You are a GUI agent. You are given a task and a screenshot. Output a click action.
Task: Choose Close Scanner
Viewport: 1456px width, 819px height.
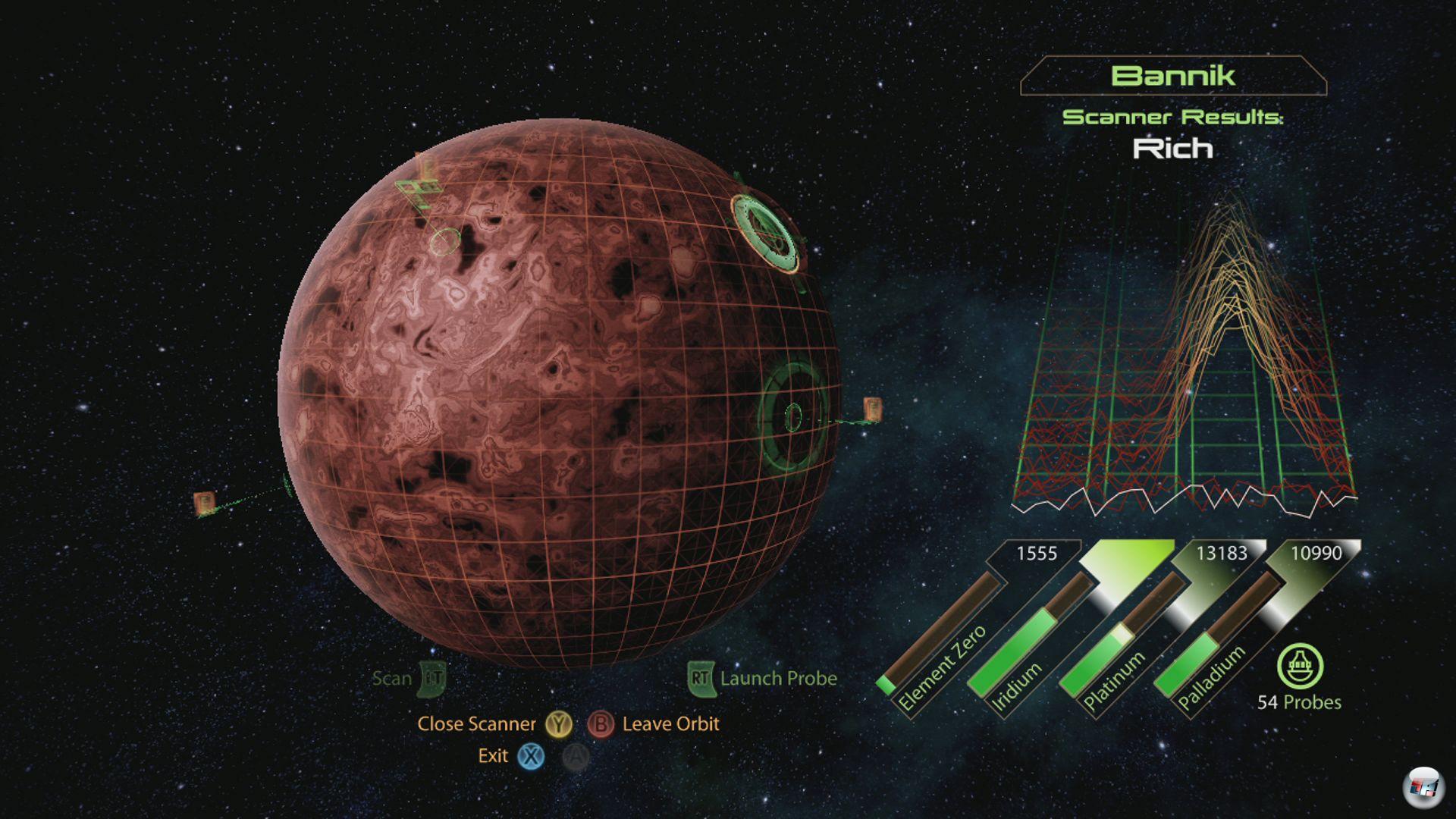pos(477,724)
